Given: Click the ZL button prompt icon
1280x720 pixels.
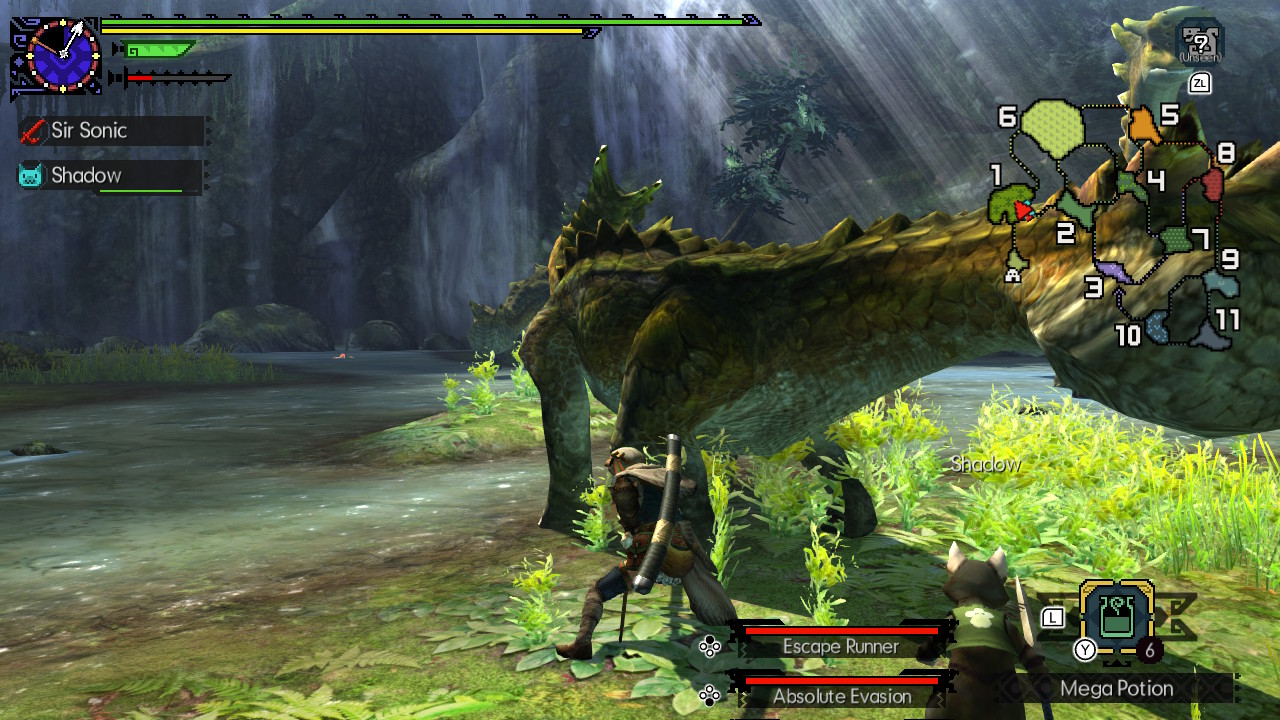Looking at the screenshot, I should 1199,83.
